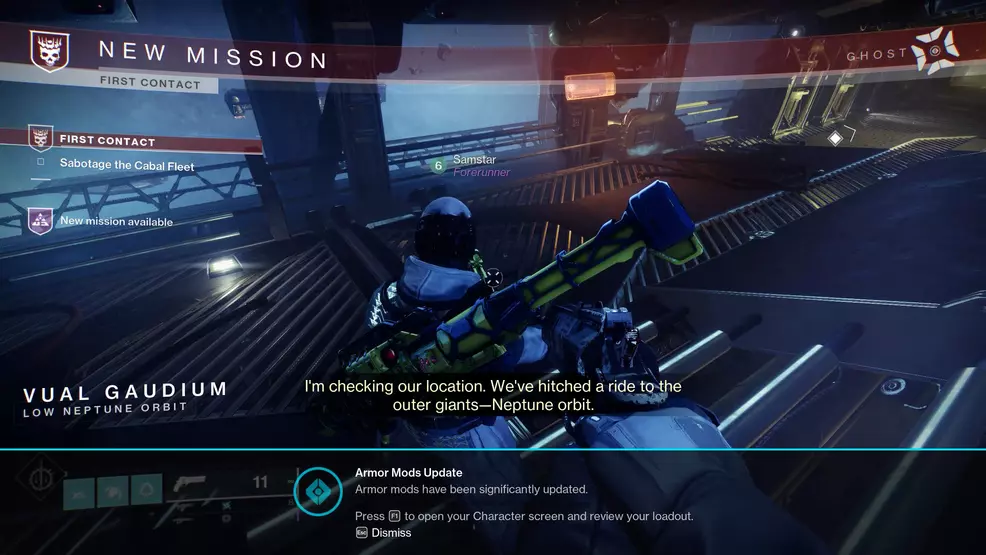Click the Ghost icon
Image resolution: width=986 pixels, height=555 pixels.
[x=936, y=51]
